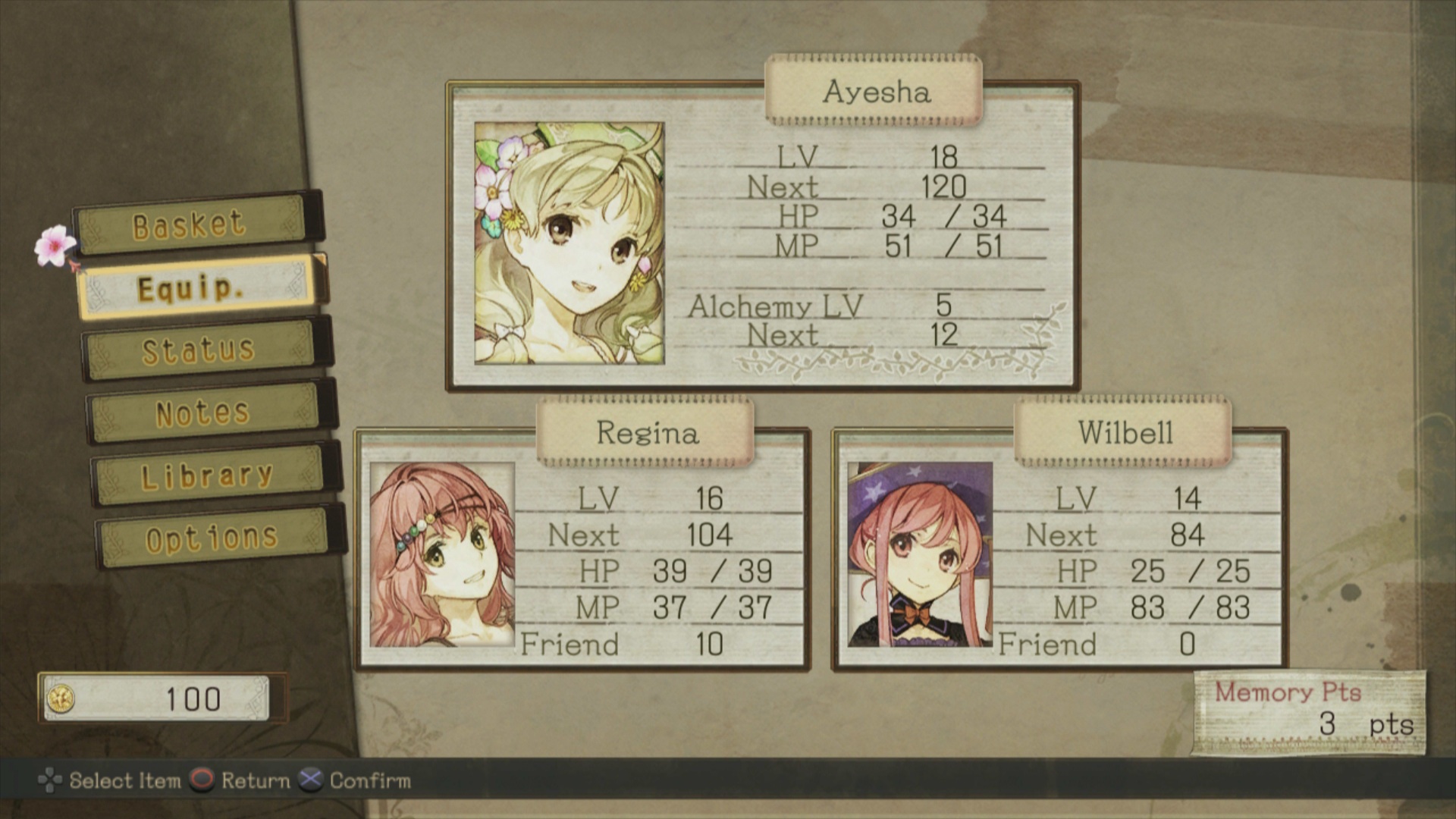Click Regina's portrait

click(442, 554)
